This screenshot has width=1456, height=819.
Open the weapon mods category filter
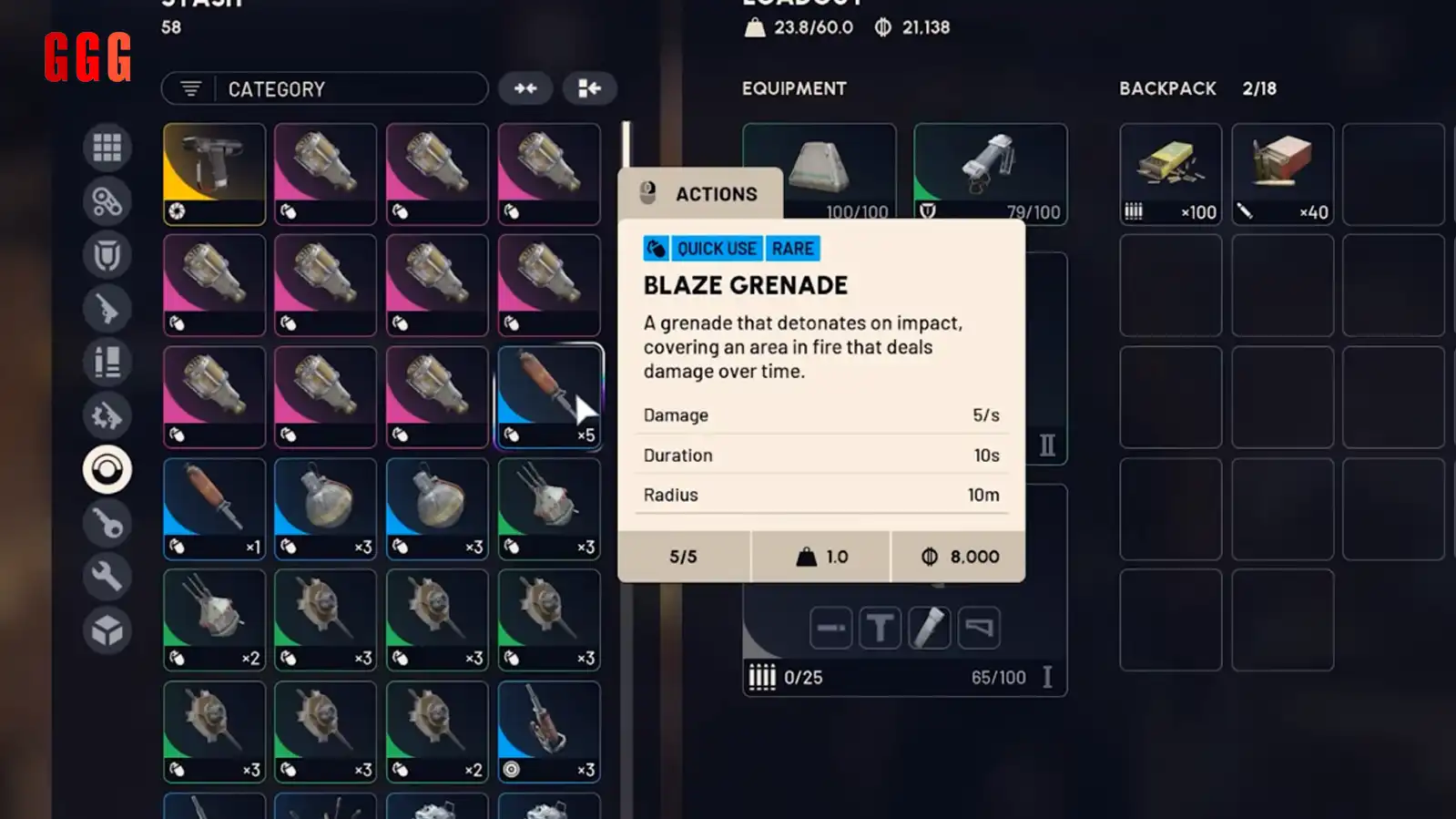tap(107, 416)
